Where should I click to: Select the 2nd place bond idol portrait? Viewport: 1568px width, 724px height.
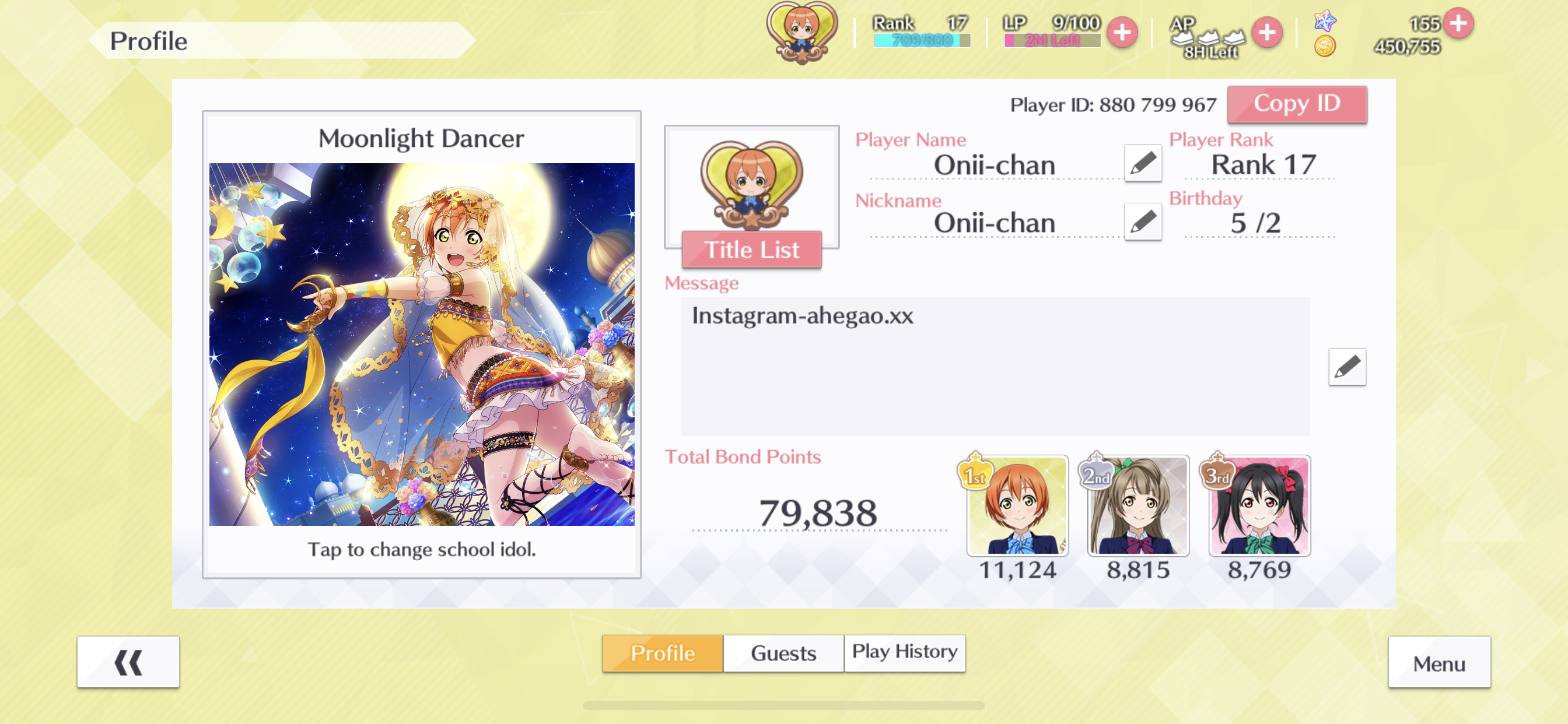[x=1137, y=505]
